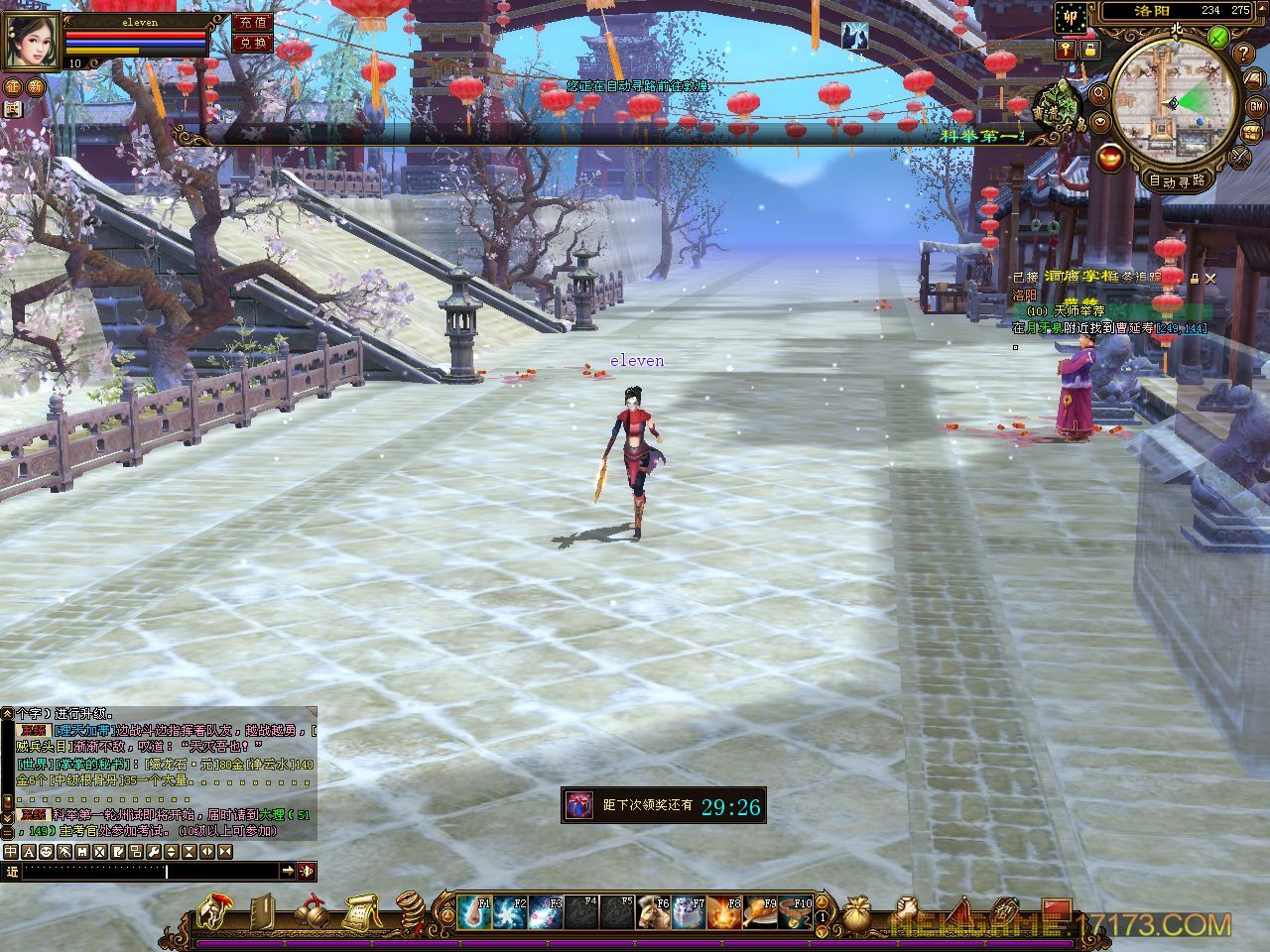Click the chat text input field
Screen dimensions: 1270x952
[149, 871]
